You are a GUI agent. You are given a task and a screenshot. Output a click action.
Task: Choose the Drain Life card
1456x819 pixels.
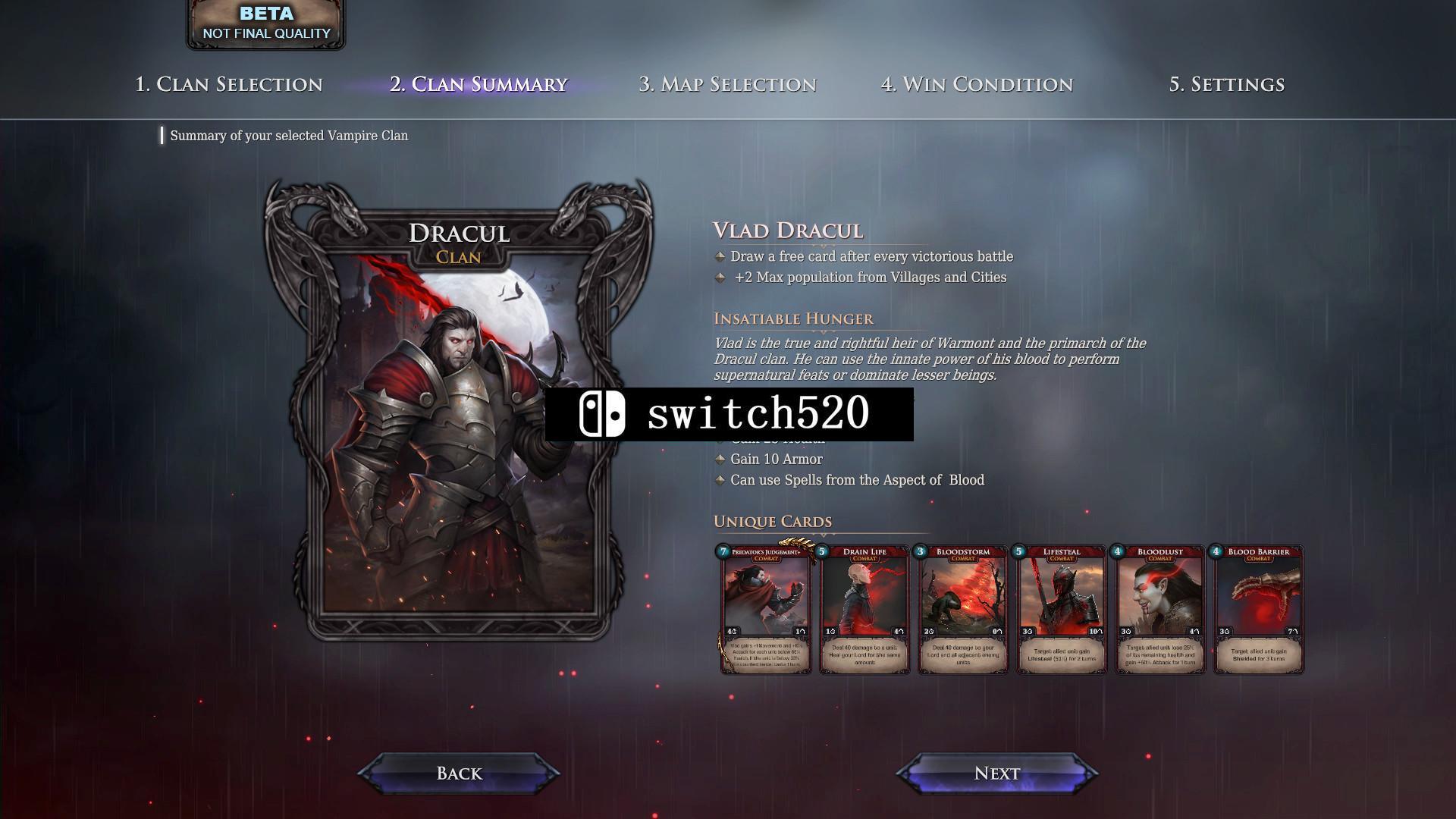coord(864,609)
